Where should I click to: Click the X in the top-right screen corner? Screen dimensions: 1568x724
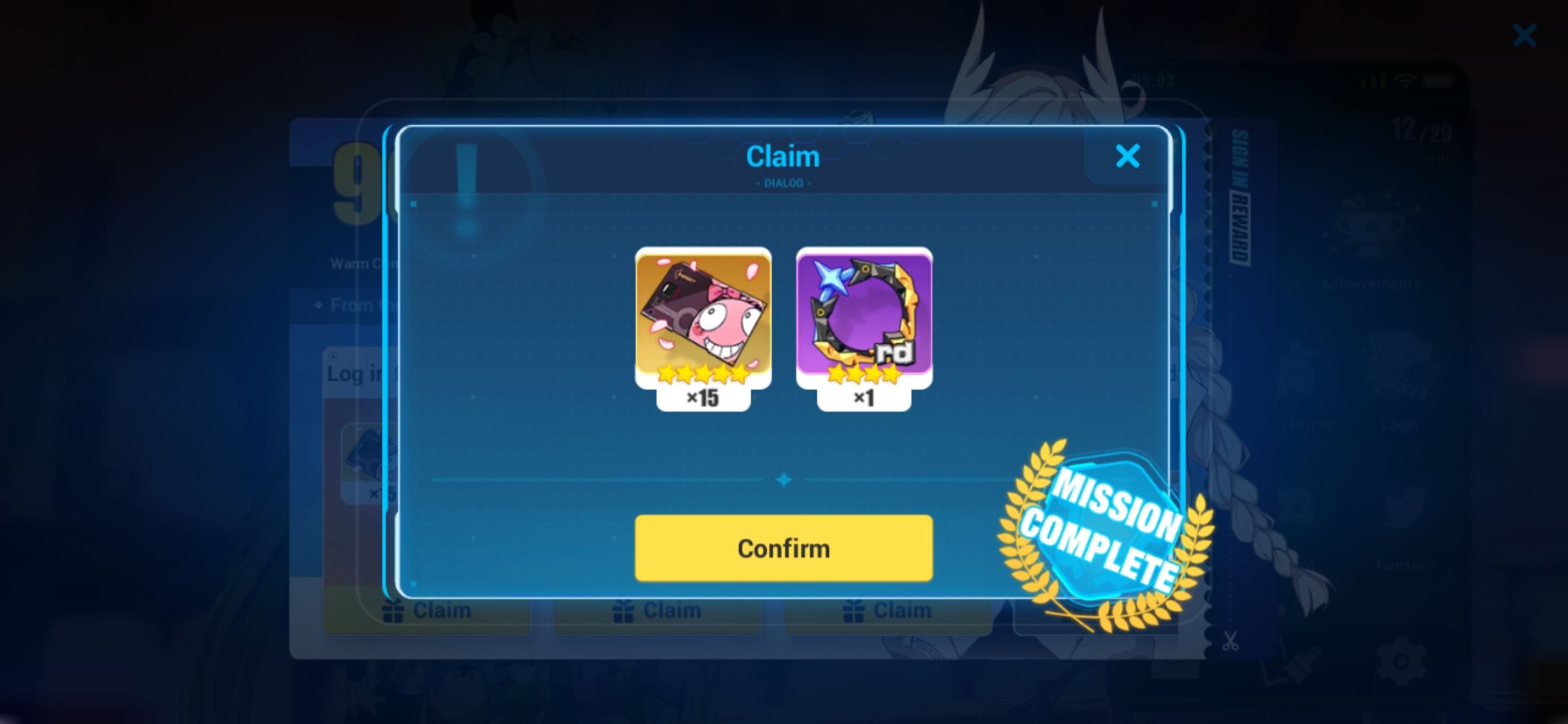(1525, 36)
